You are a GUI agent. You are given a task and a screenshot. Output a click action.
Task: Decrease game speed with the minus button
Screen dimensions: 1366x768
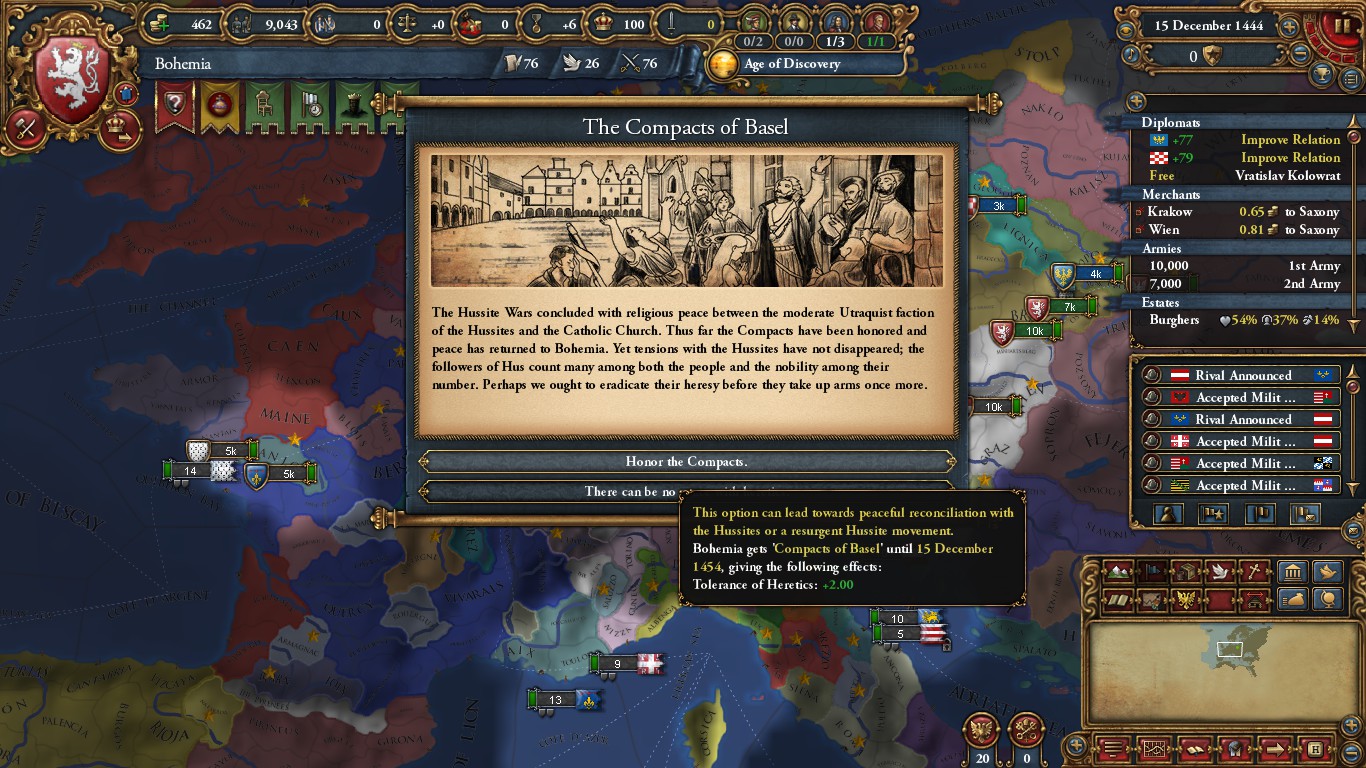1300,55
